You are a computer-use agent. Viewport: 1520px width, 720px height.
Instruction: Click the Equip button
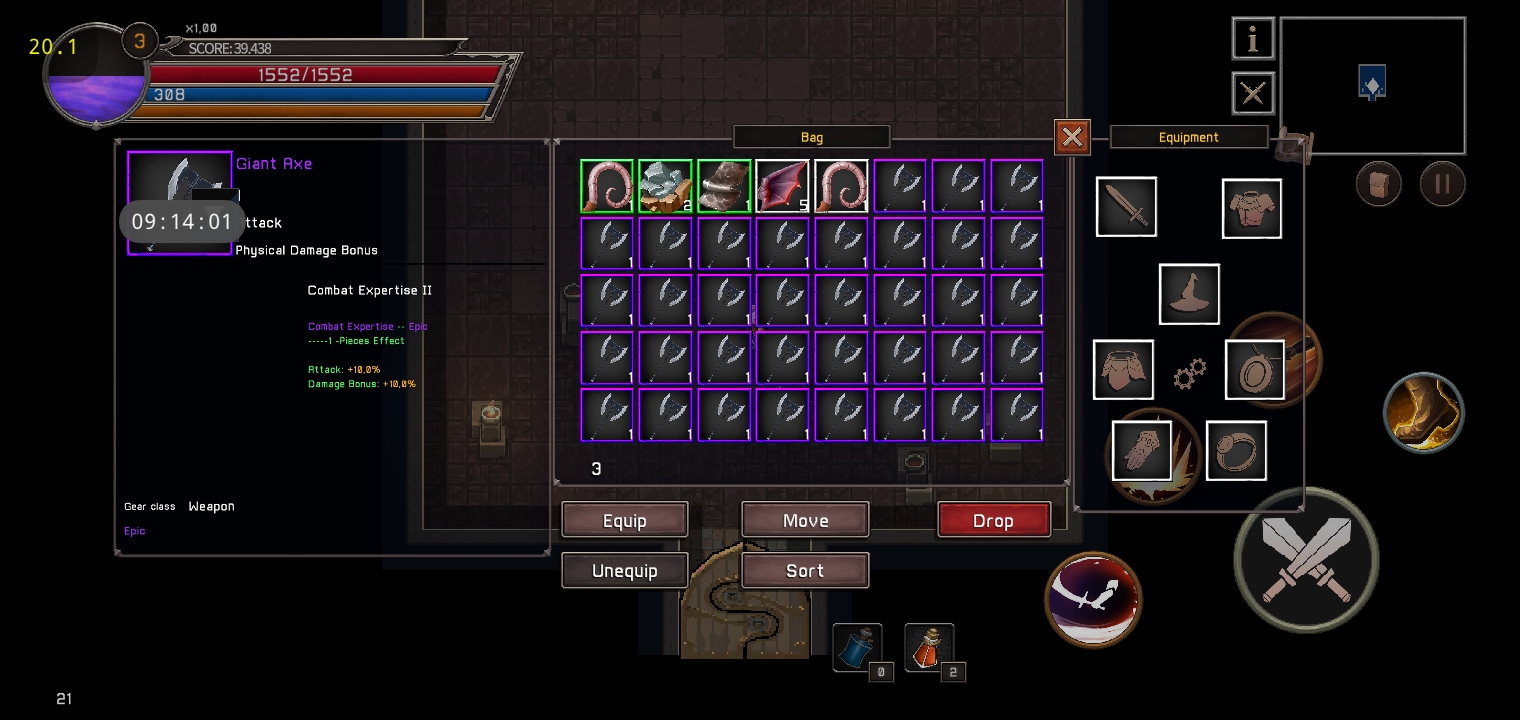tap(625, 520)
